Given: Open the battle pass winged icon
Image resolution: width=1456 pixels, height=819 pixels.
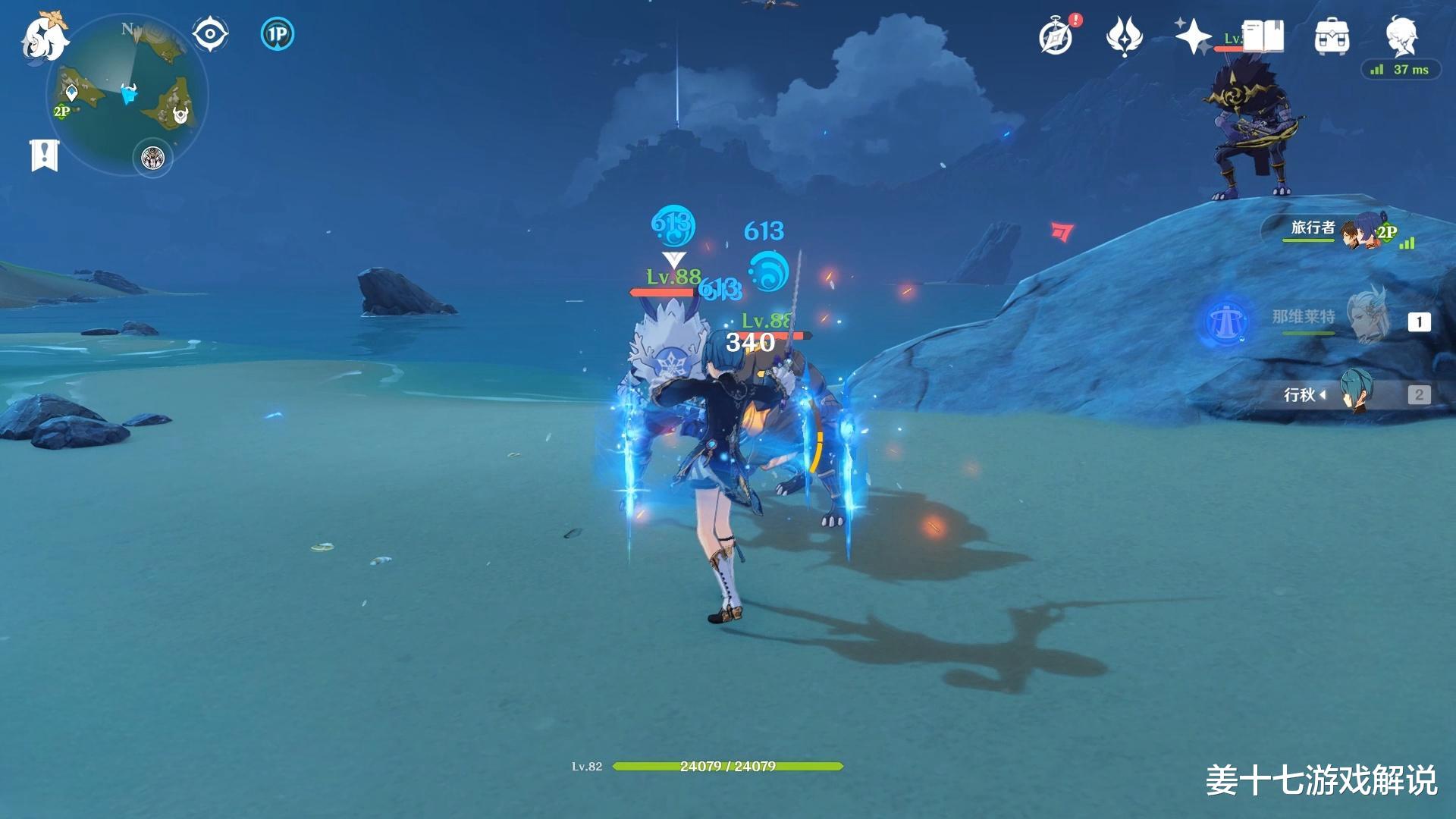Looking at the screenshot, I should pyautogui.click(x=1124, y=36).
